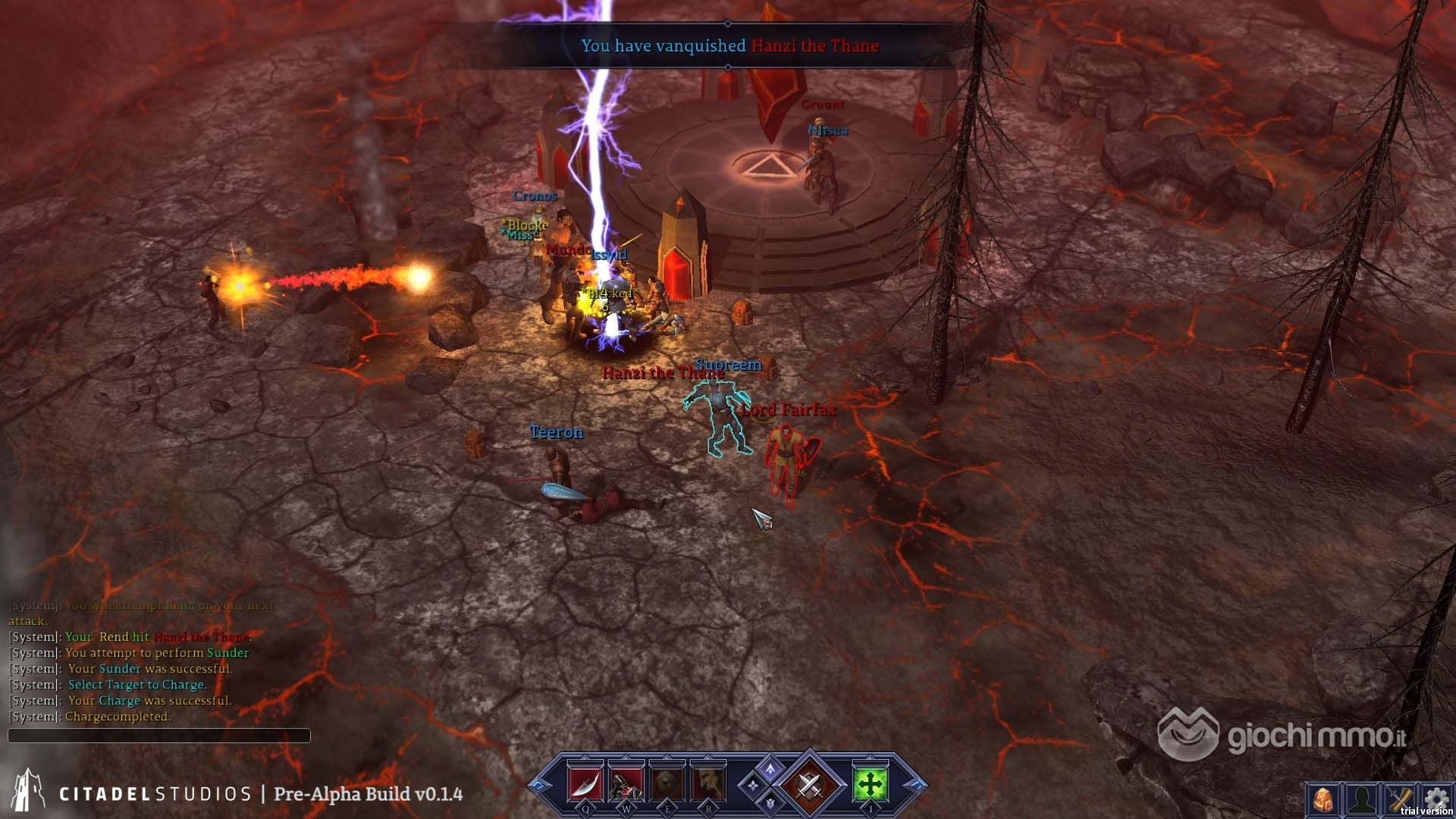1456x819 pixels.
Task: Use the hooded figure ability
Action: click(626, 784)
